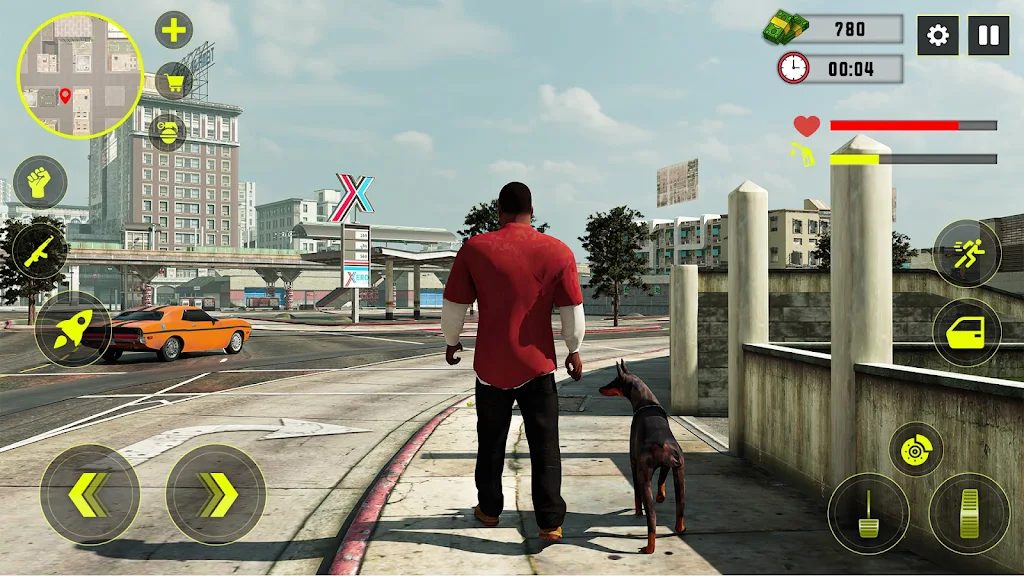Open settings via the gear icon
Viewport: 1024px width, 576px height.
click(938, 36)
